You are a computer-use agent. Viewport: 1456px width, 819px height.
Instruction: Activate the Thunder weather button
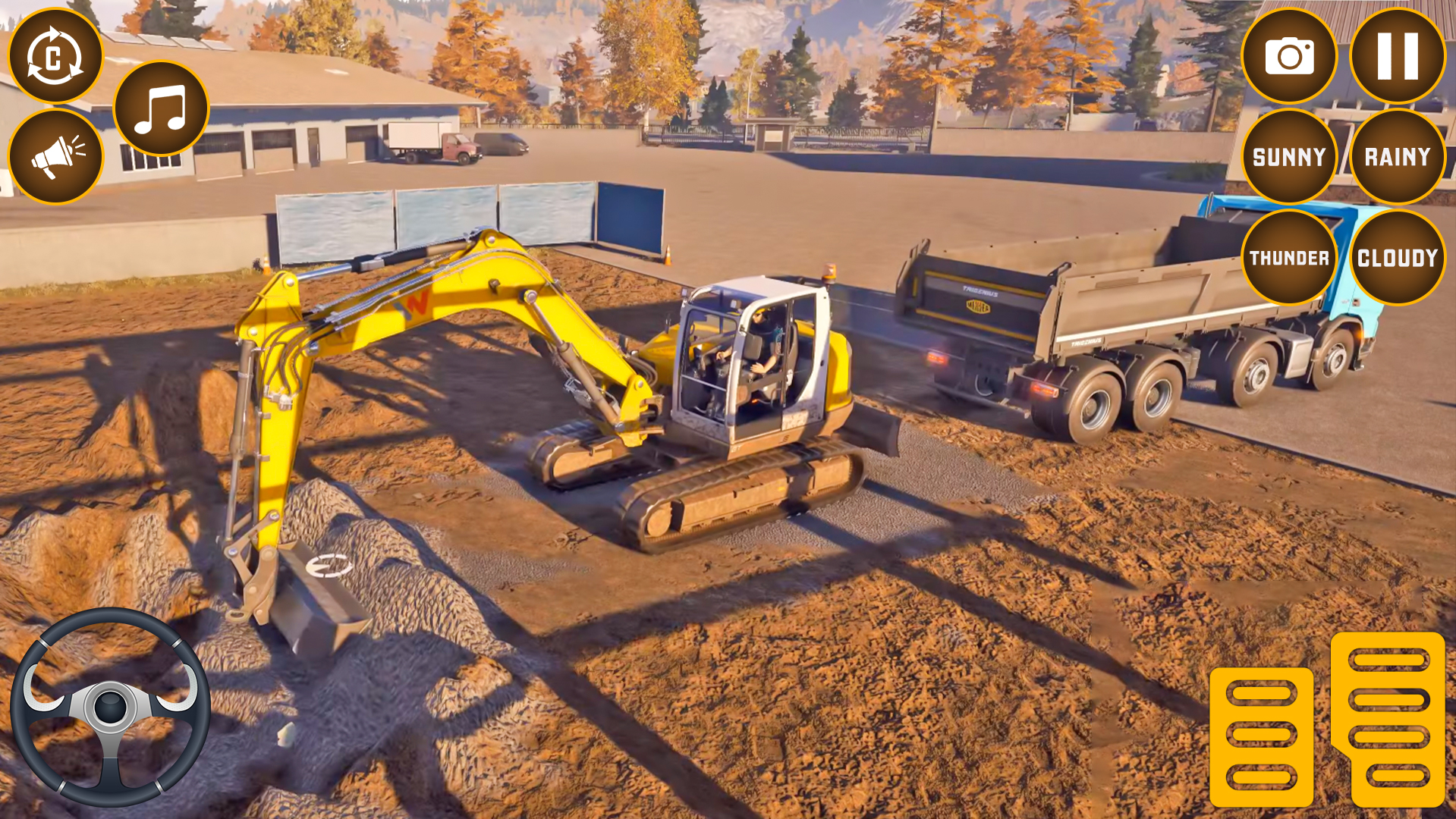[1290, 257]
